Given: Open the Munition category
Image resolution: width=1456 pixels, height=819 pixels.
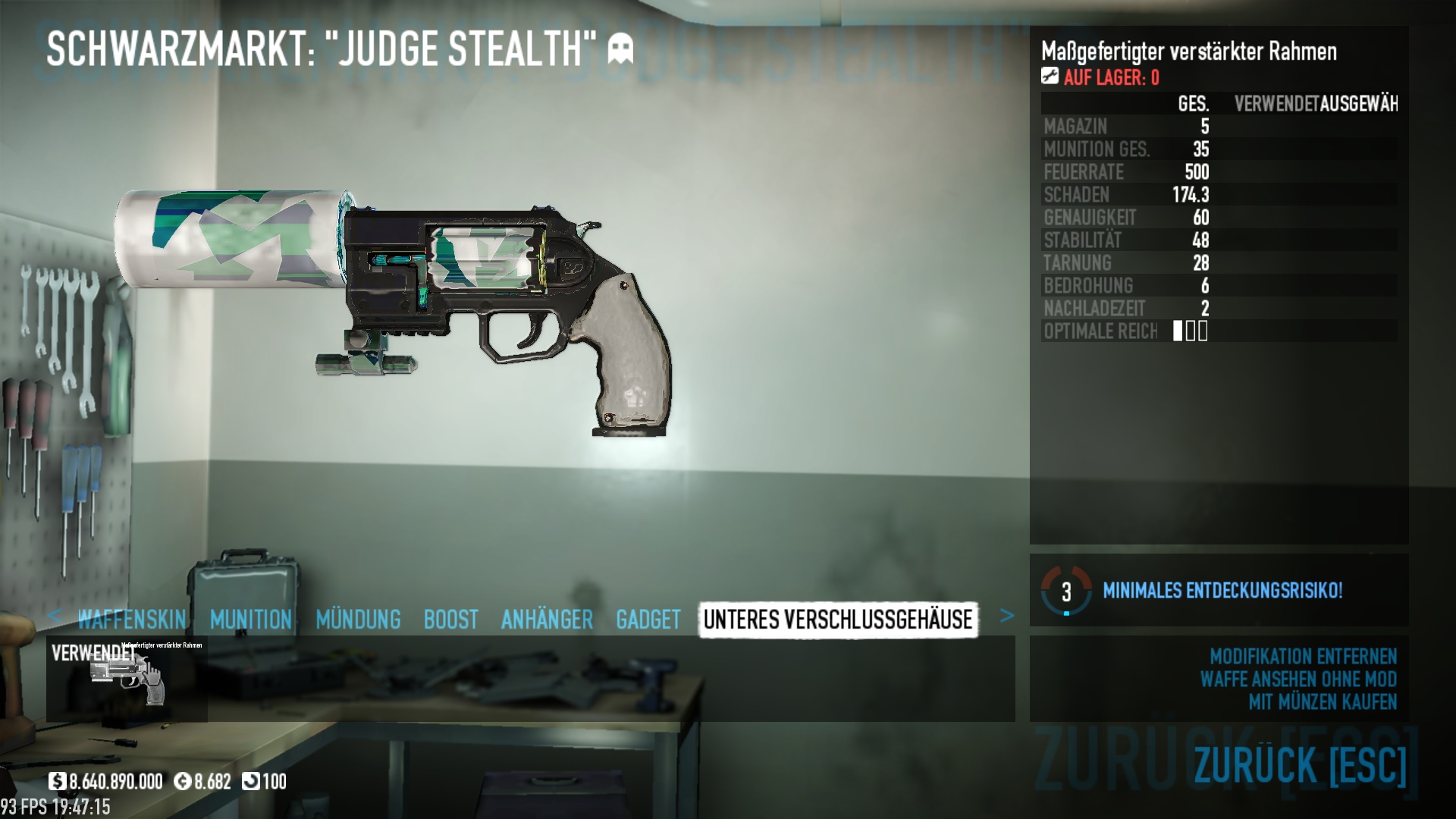Looking at the screenshot, I should pyautogui.click(x=251, y=620).
